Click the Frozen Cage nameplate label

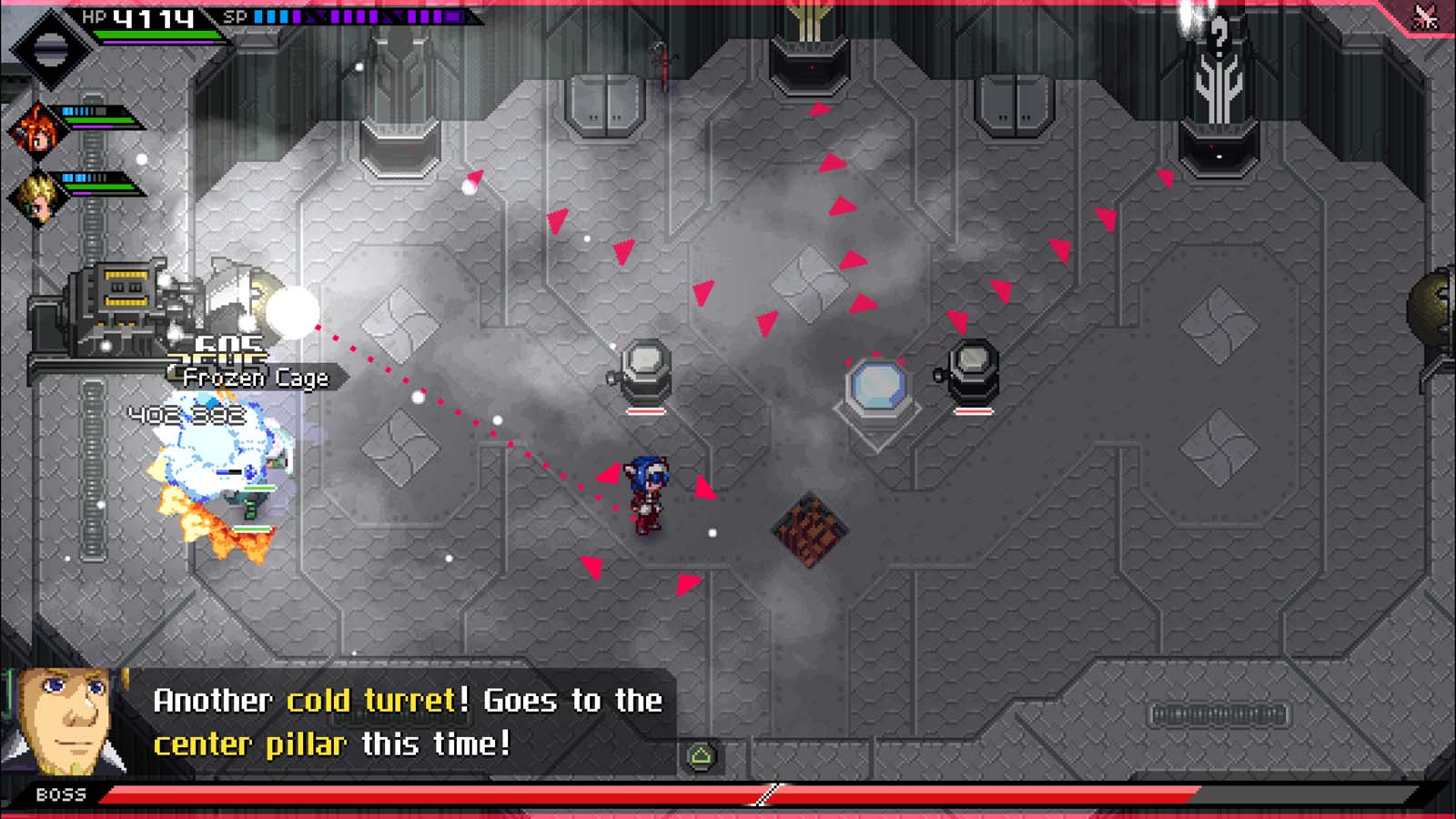(x=256, y=379)
